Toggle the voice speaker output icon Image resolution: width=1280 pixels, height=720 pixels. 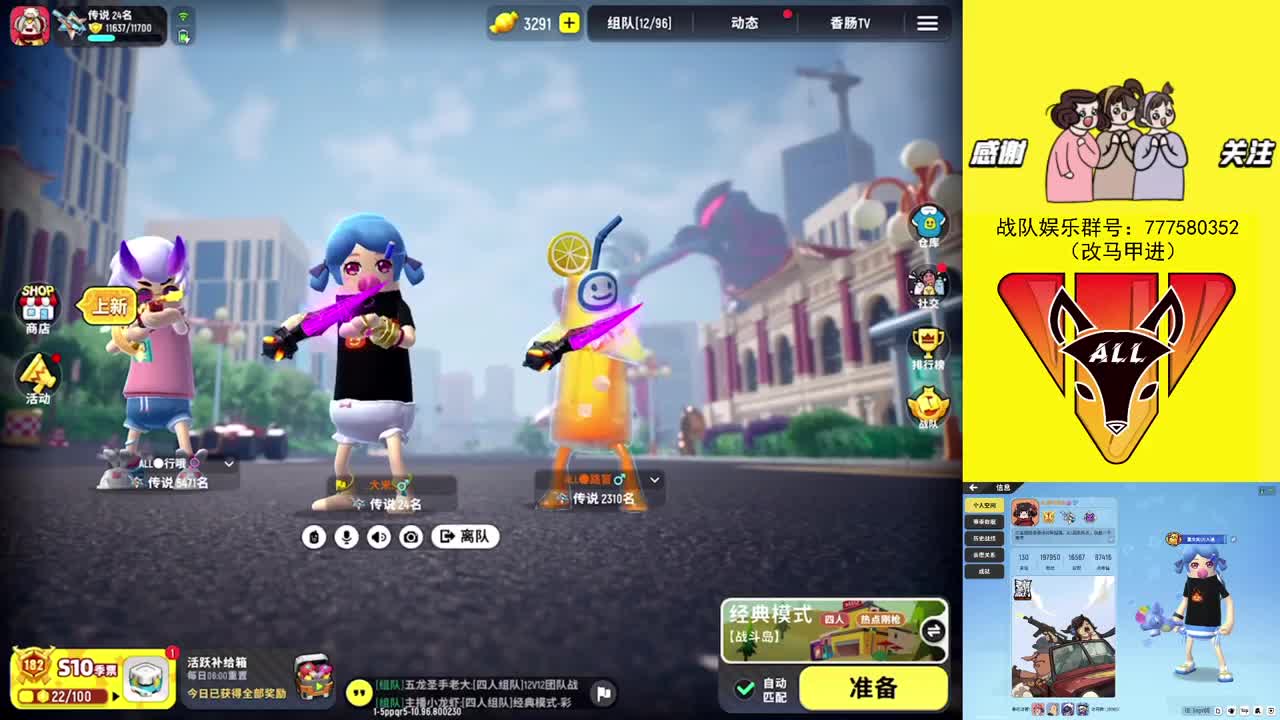(x=377, y=537)
